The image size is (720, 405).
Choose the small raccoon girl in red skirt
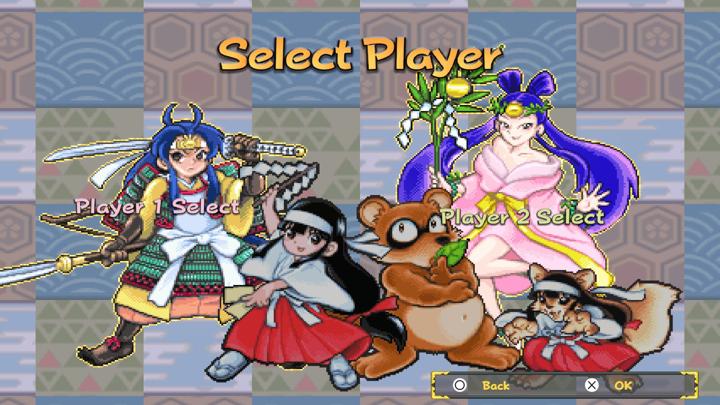(568, 320)
